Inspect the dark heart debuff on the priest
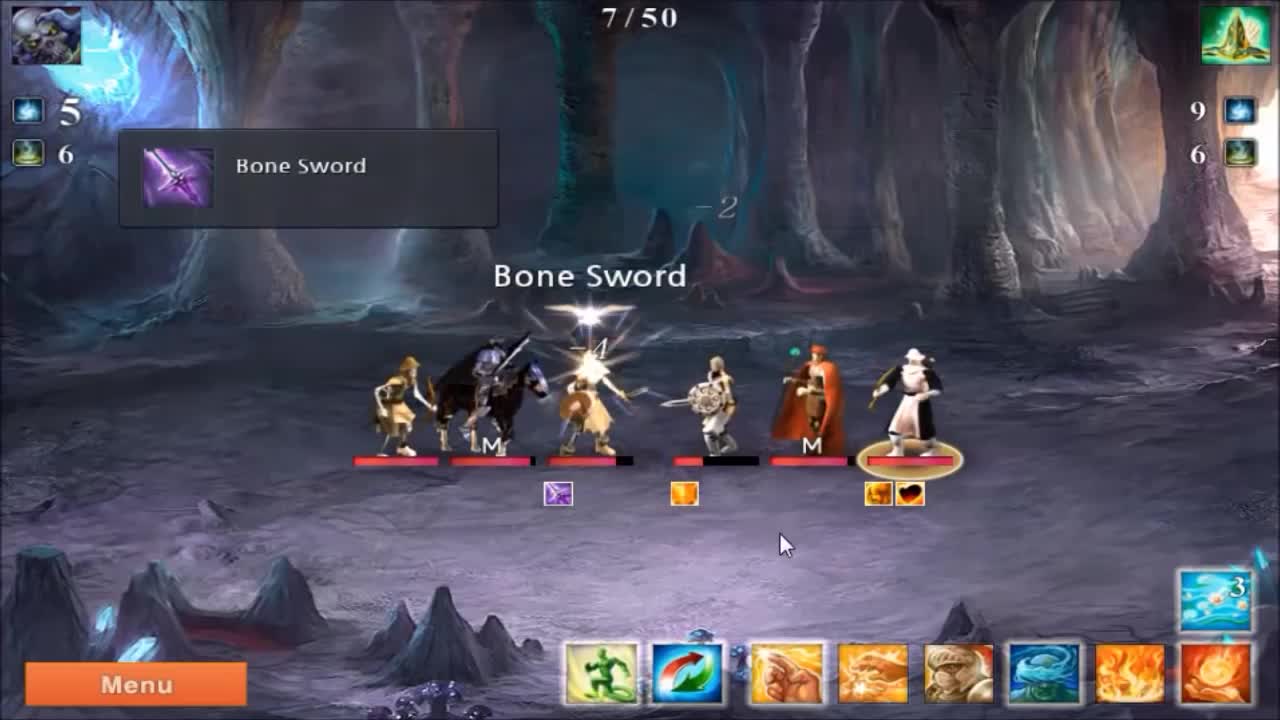This screenshot has width=1280, height=720. 908,492
